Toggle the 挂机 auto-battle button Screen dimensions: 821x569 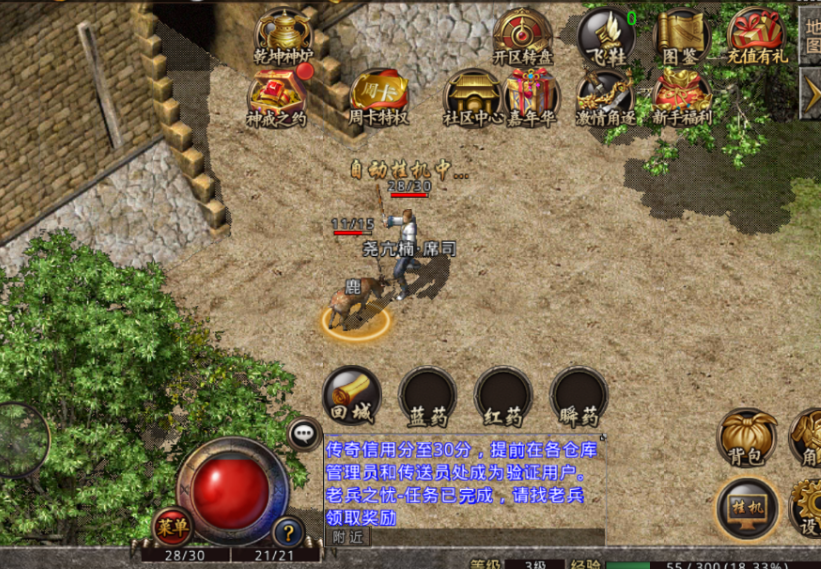747,506
